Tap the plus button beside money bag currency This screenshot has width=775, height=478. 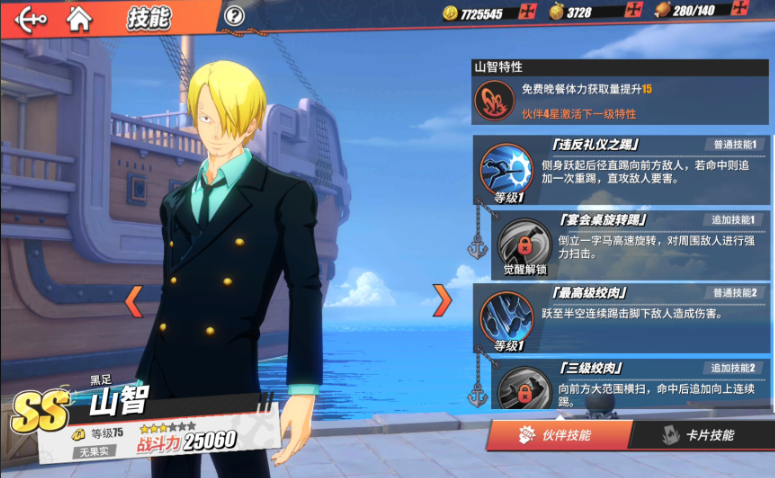[x=632, y=12]
